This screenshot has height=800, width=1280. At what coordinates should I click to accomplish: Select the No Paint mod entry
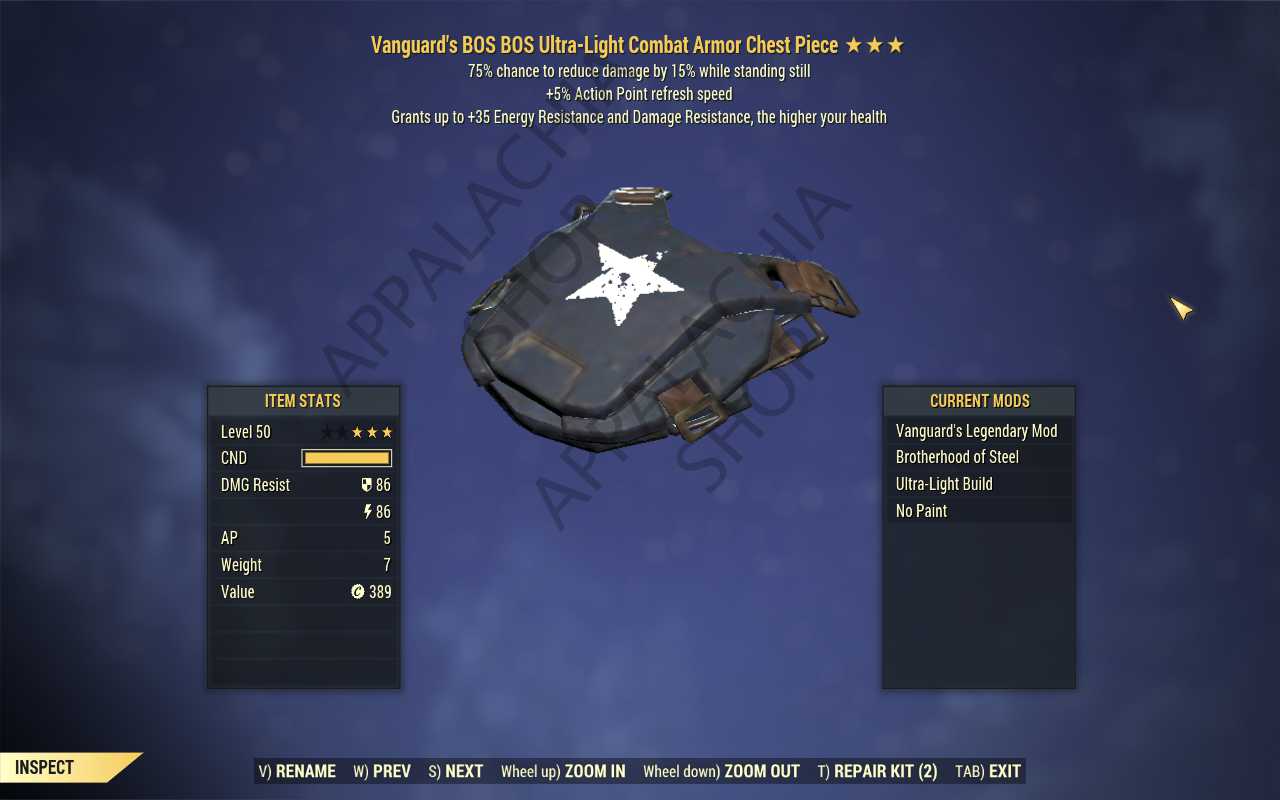[x=977, y=511]
